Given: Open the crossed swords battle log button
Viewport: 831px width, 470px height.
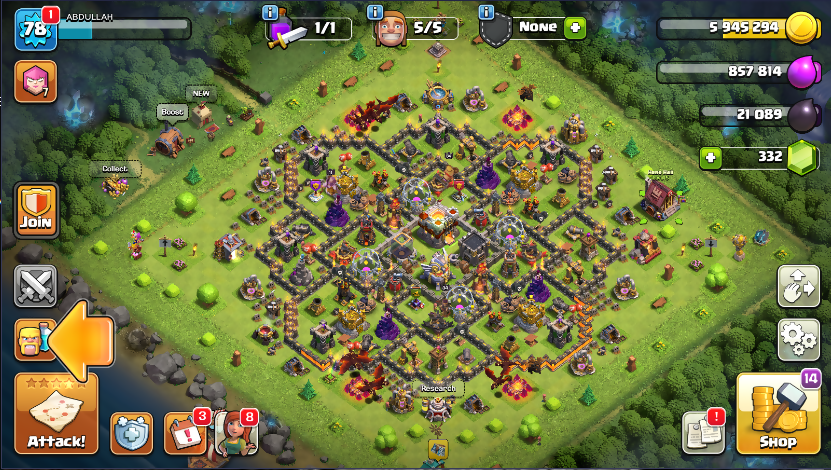Looking at the screenshot, I should pyautogui.click(x=36, y=287).
